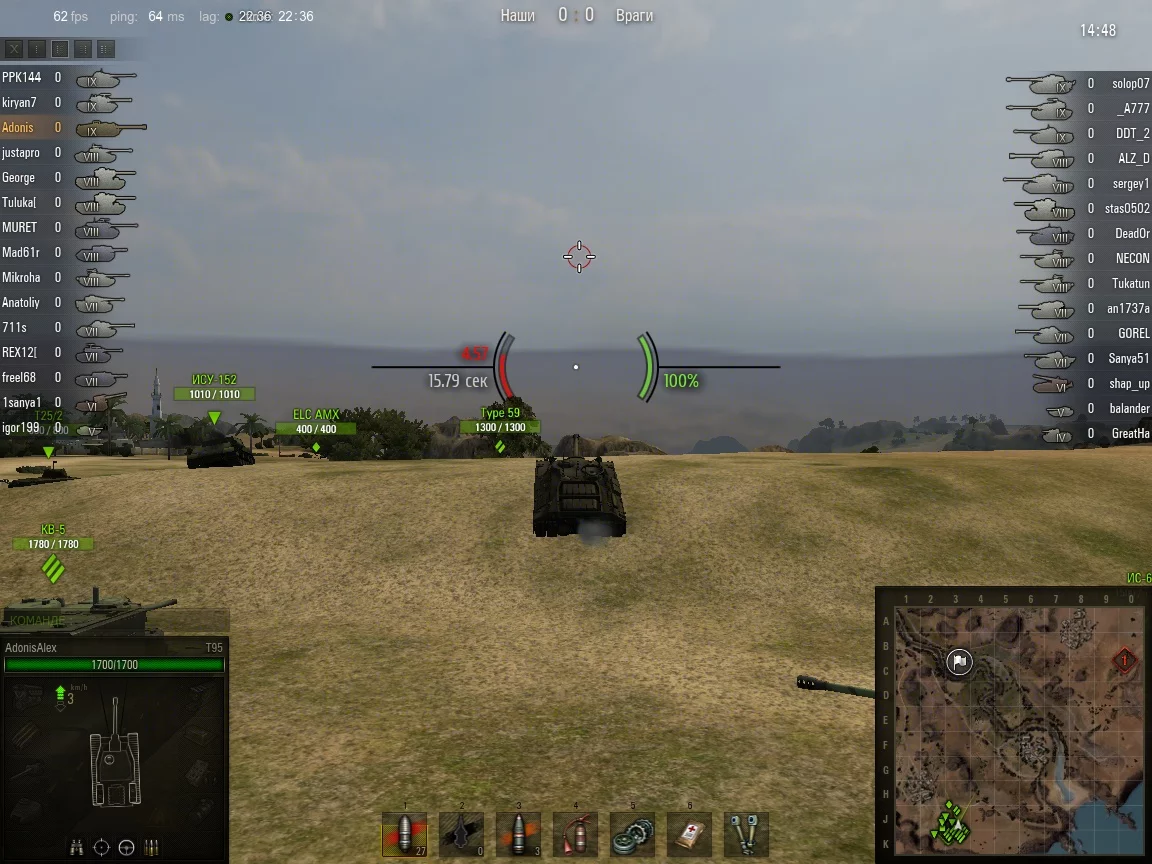Screen dimensions: 1152x864
Task: Select enemy solop07 in the enemy list
Action: [x=1130, y=84]
